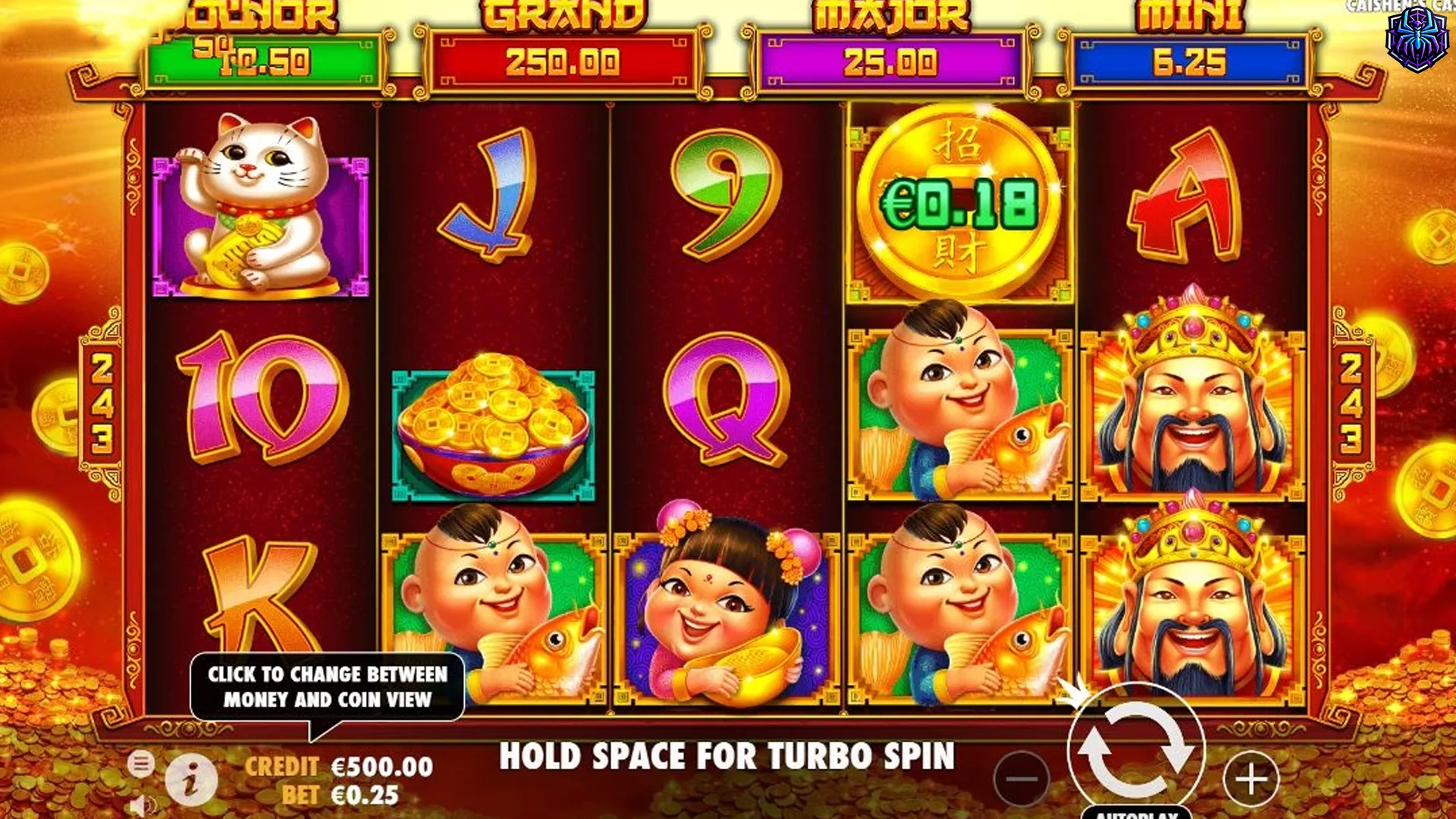Open the Autoplay options
Image resolution: width=1456 pixels, height=819 pixels.
pyautogui.click(x=1135, y=813)
